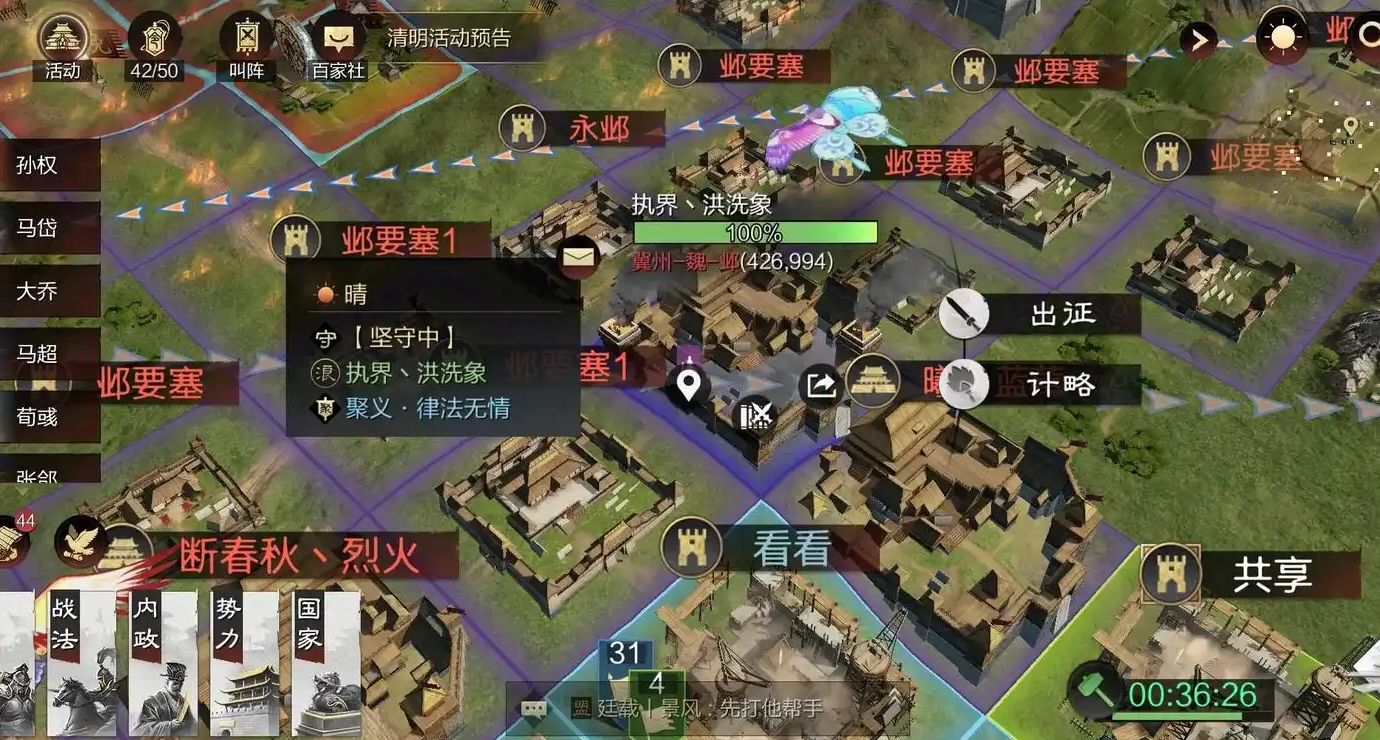Click the green 100% durability bar
The height and width of the screenshot is (740, 1380).
coord(756,232)
